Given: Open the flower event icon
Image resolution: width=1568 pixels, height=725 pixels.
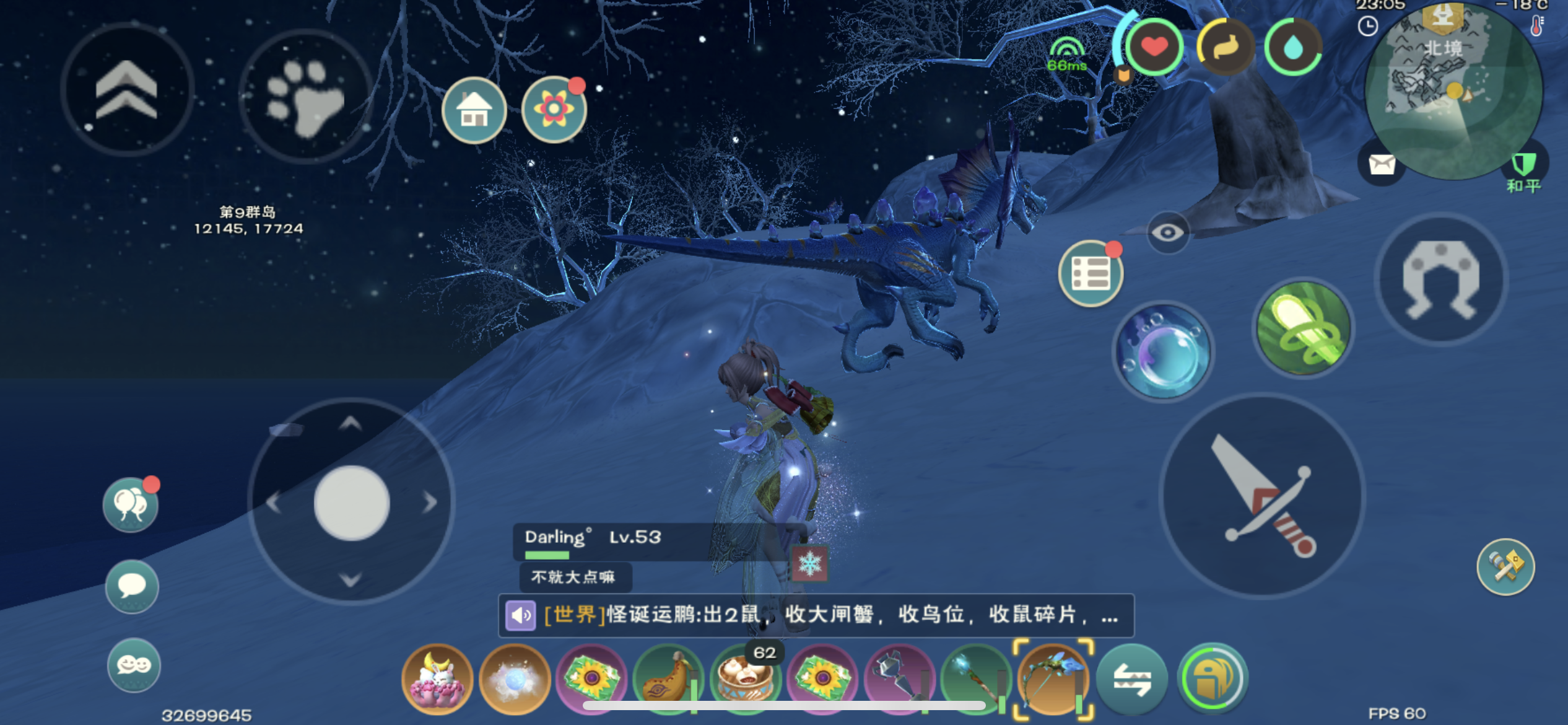Looking at the screenshot, I should click(553, 110).
